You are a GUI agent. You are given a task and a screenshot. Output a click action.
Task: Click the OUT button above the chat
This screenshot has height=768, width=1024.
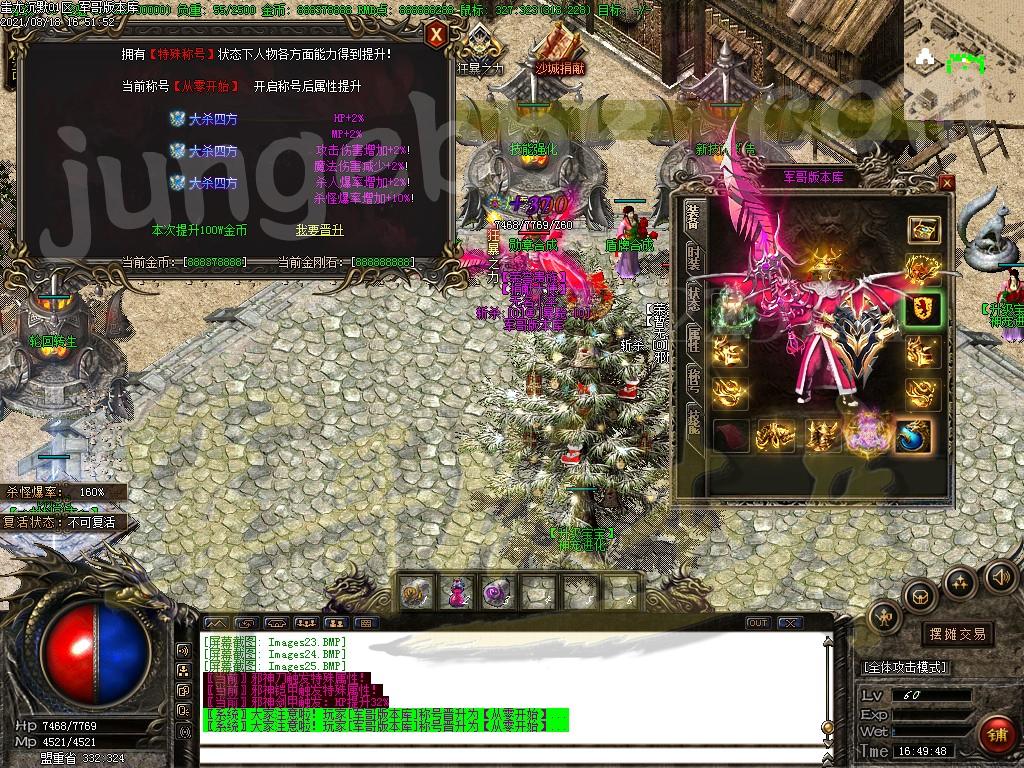[758, 623]
